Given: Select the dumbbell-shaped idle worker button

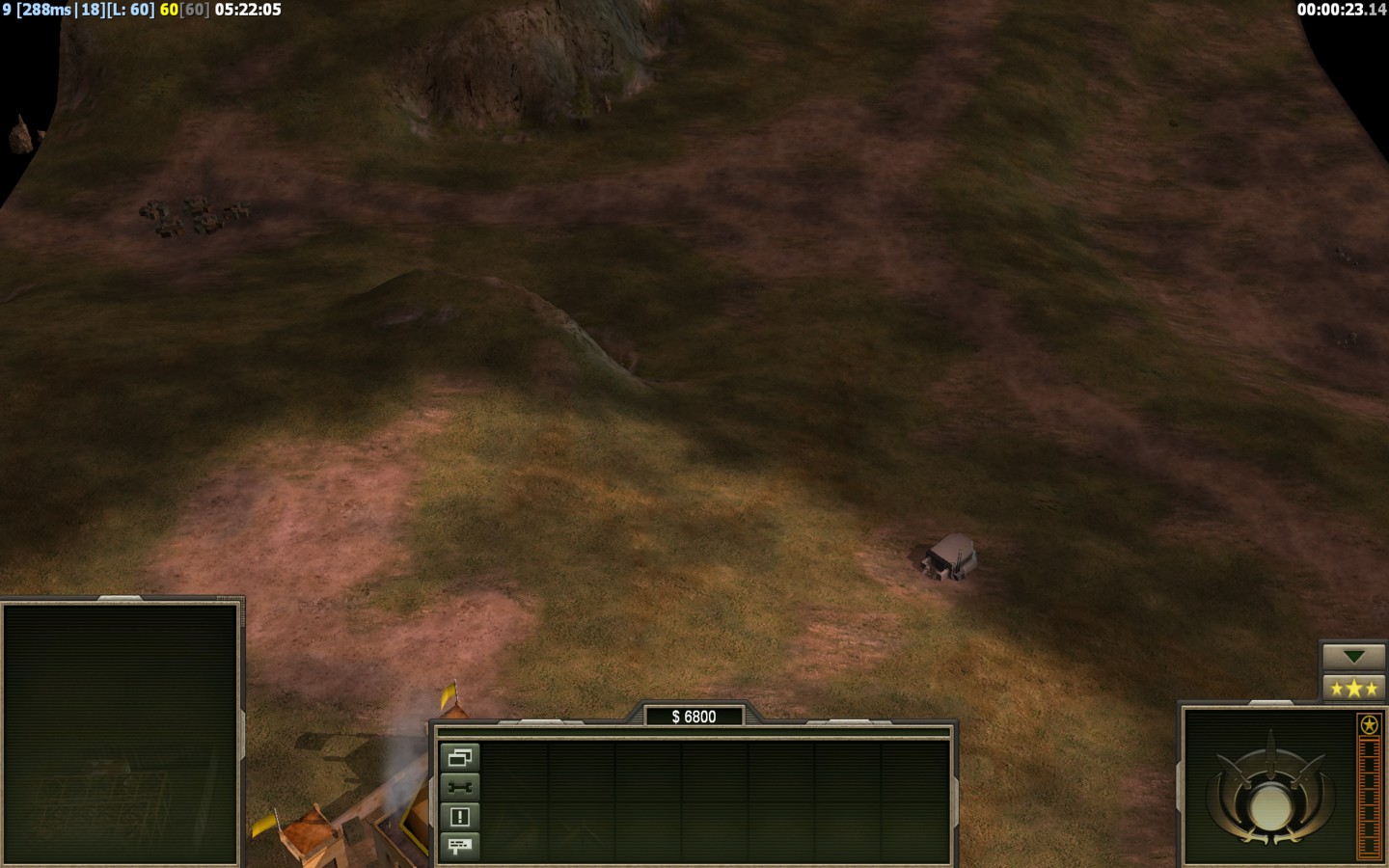Looking at the screenshot, I should [459, 787].
